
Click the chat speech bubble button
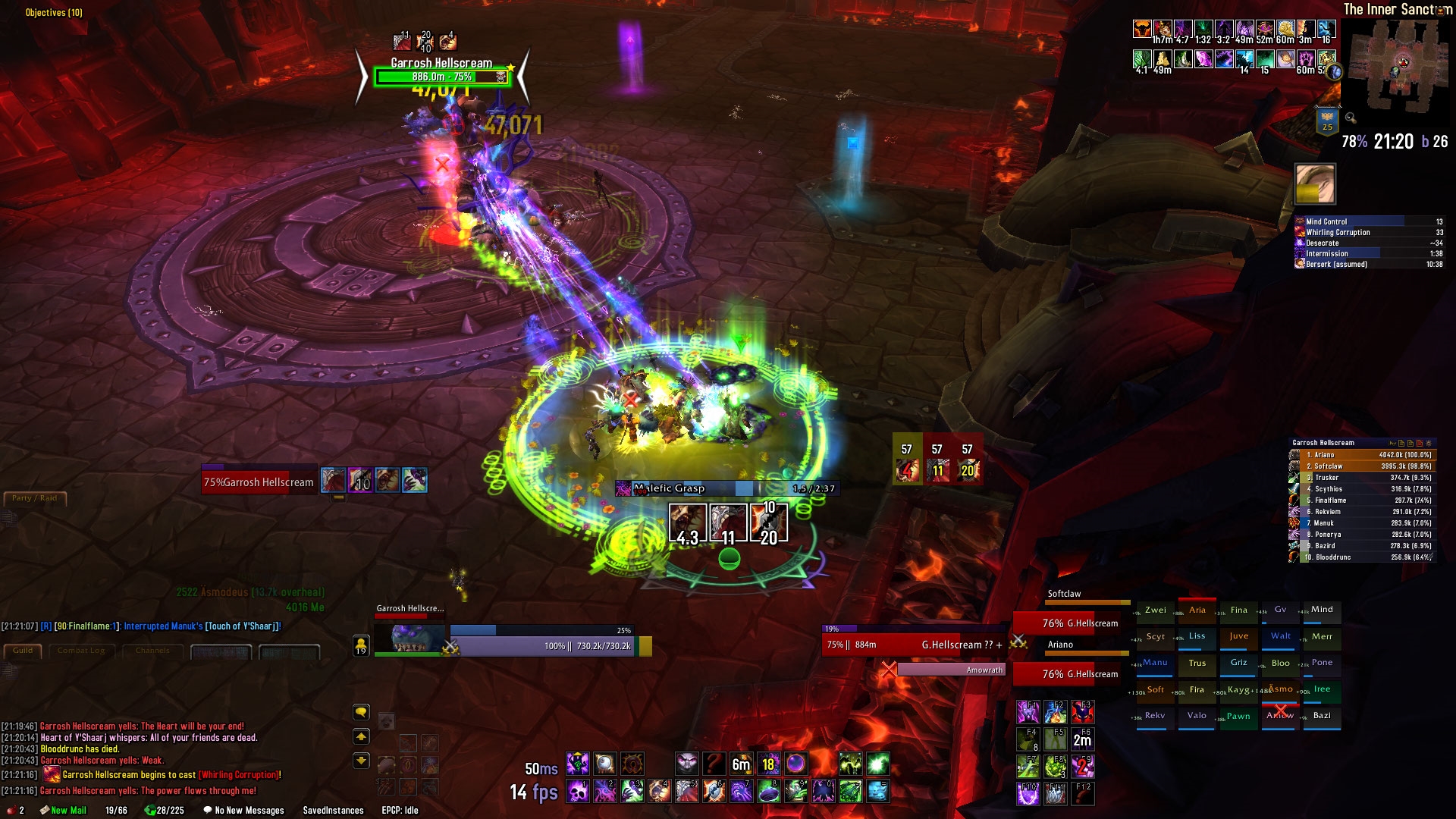click(x=361, y=712)
